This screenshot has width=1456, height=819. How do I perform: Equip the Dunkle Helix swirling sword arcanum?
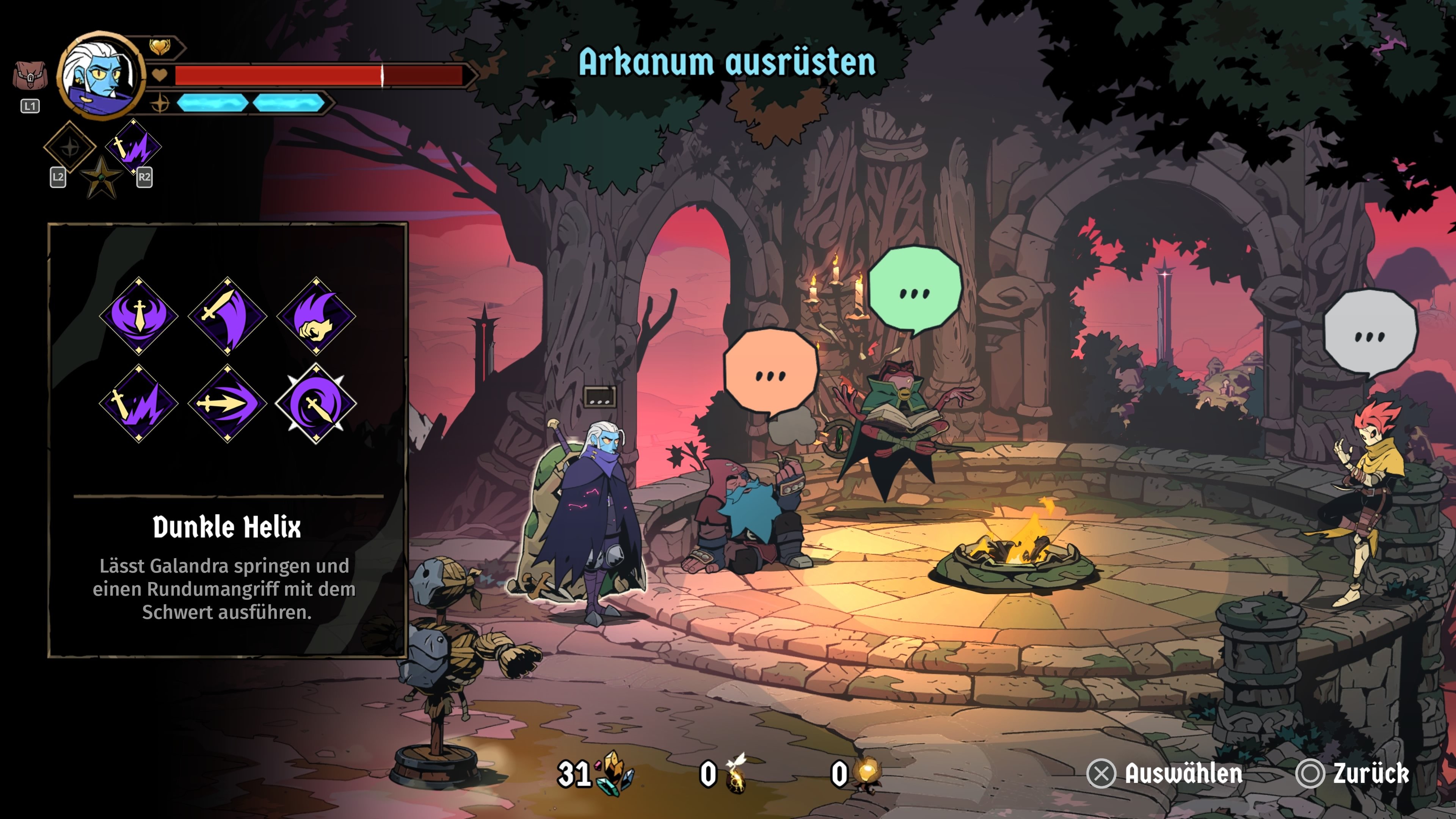pos(316,403)
